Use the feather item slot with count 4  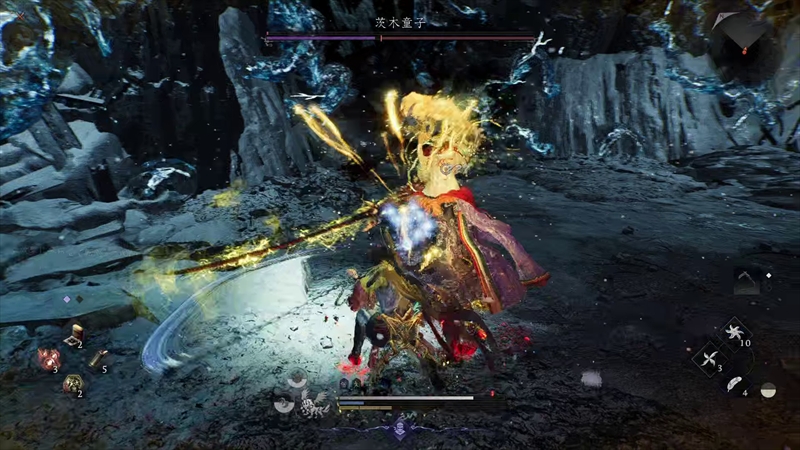click(735, 384)
